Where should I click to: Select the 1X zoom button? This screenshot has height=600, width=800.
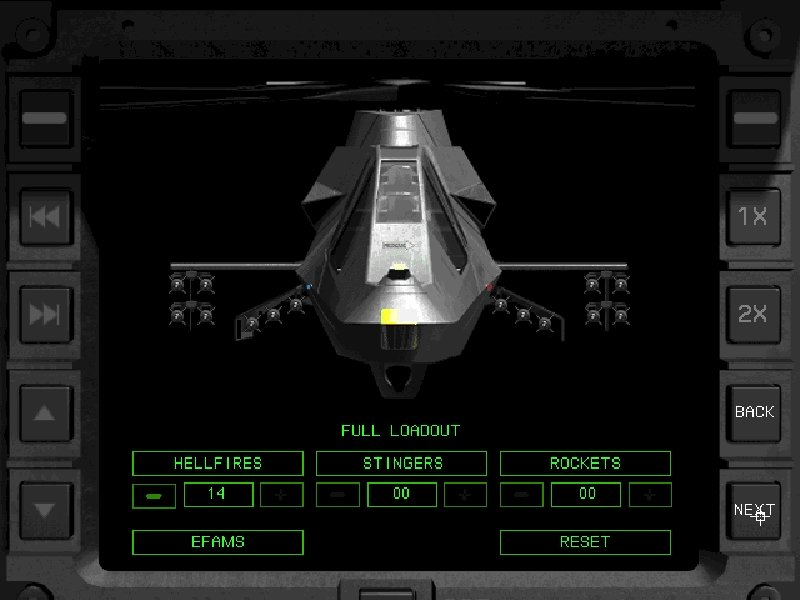click(x=754, y=216)
